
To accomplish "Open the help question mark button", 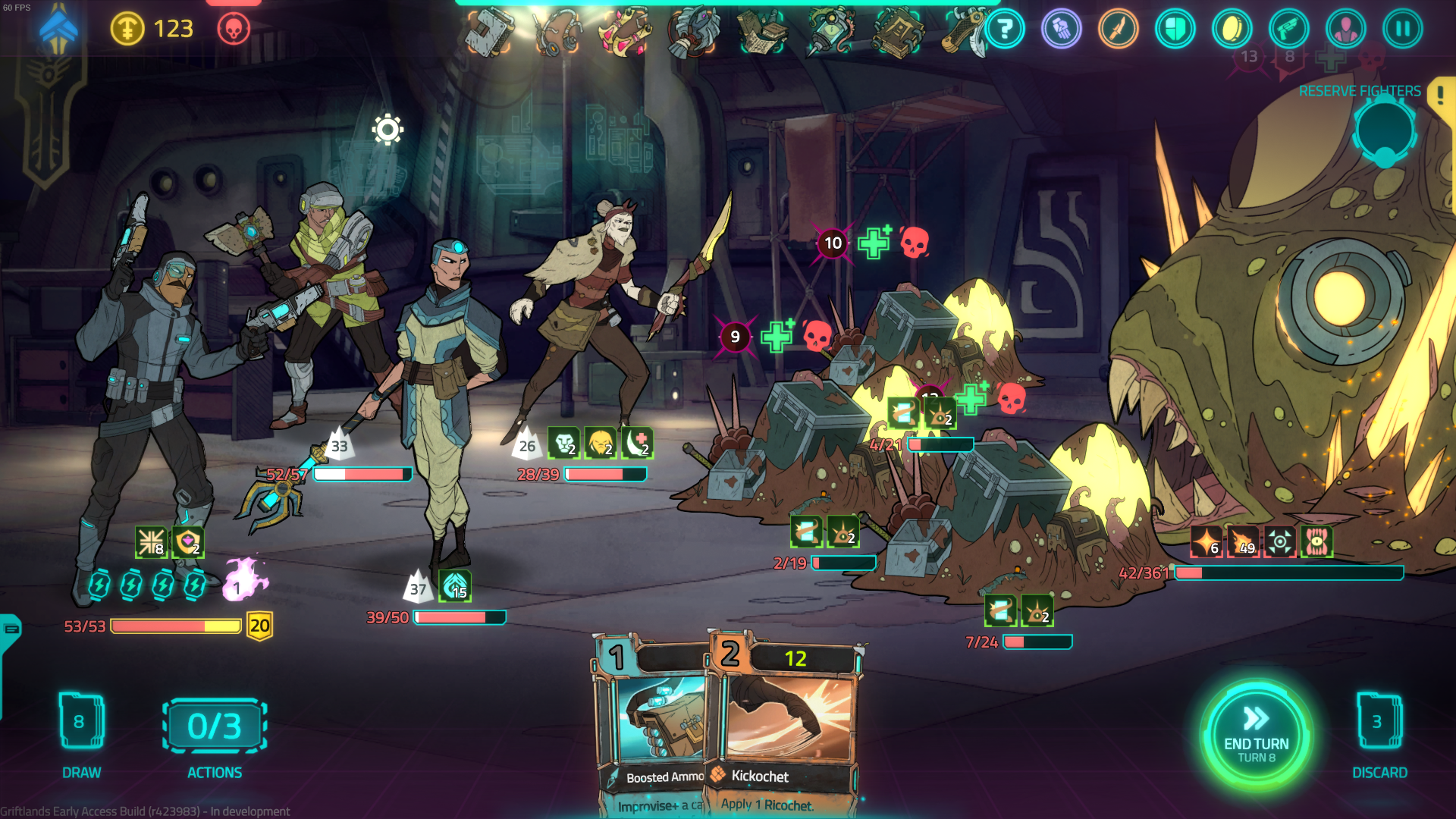I will [x=1005, y=30].
